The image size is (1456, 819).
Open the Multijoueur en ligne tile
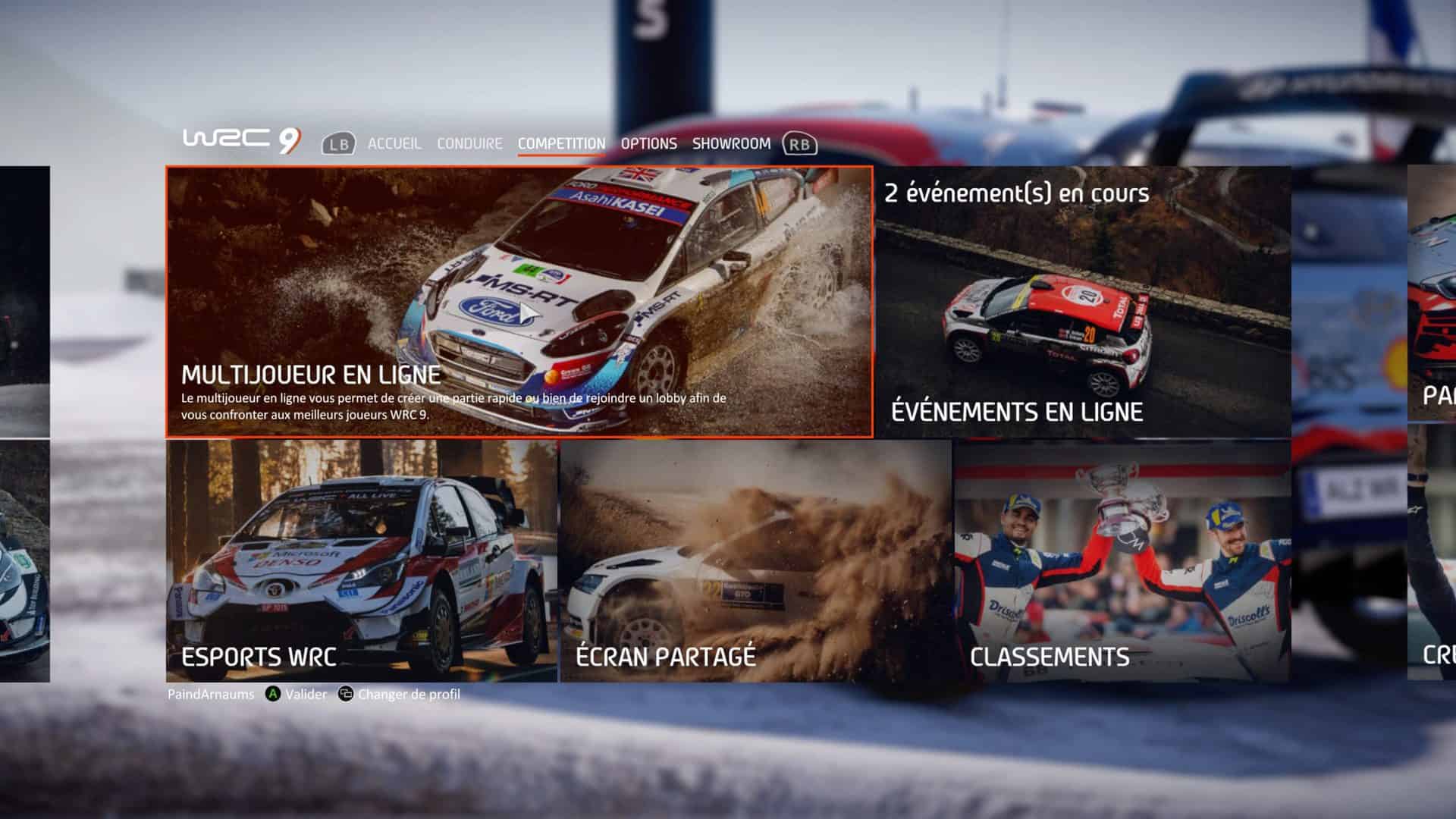click(x=519, y=302)
